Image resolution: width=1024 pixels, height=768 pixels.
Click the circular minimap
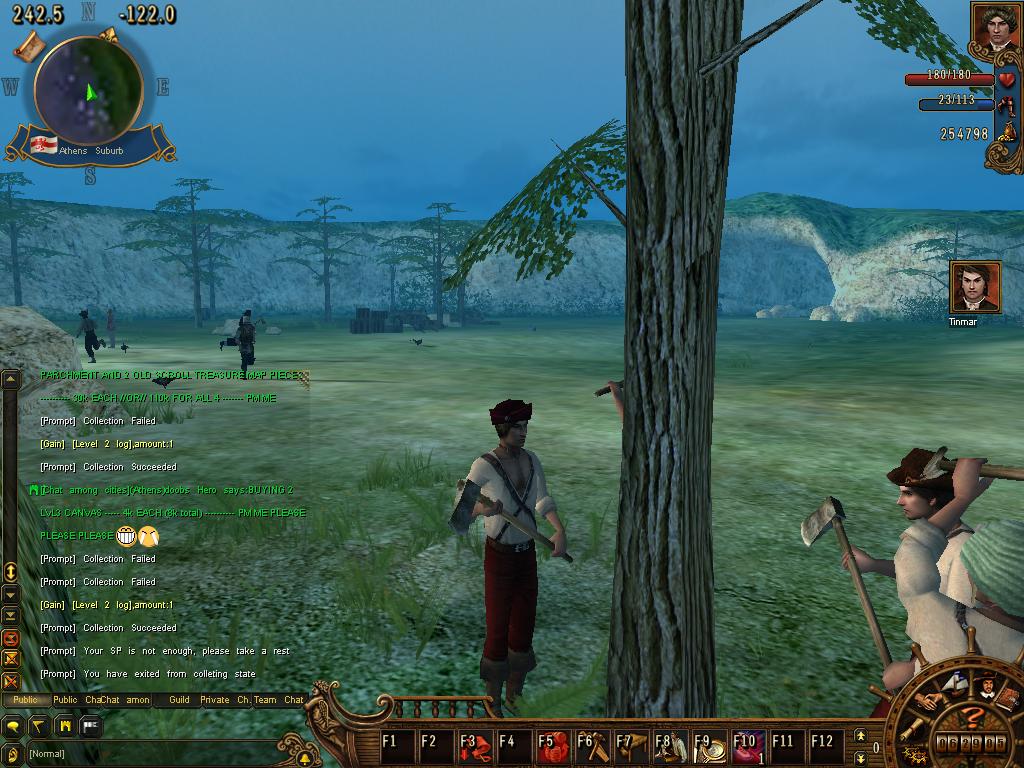tap(88, 88)
